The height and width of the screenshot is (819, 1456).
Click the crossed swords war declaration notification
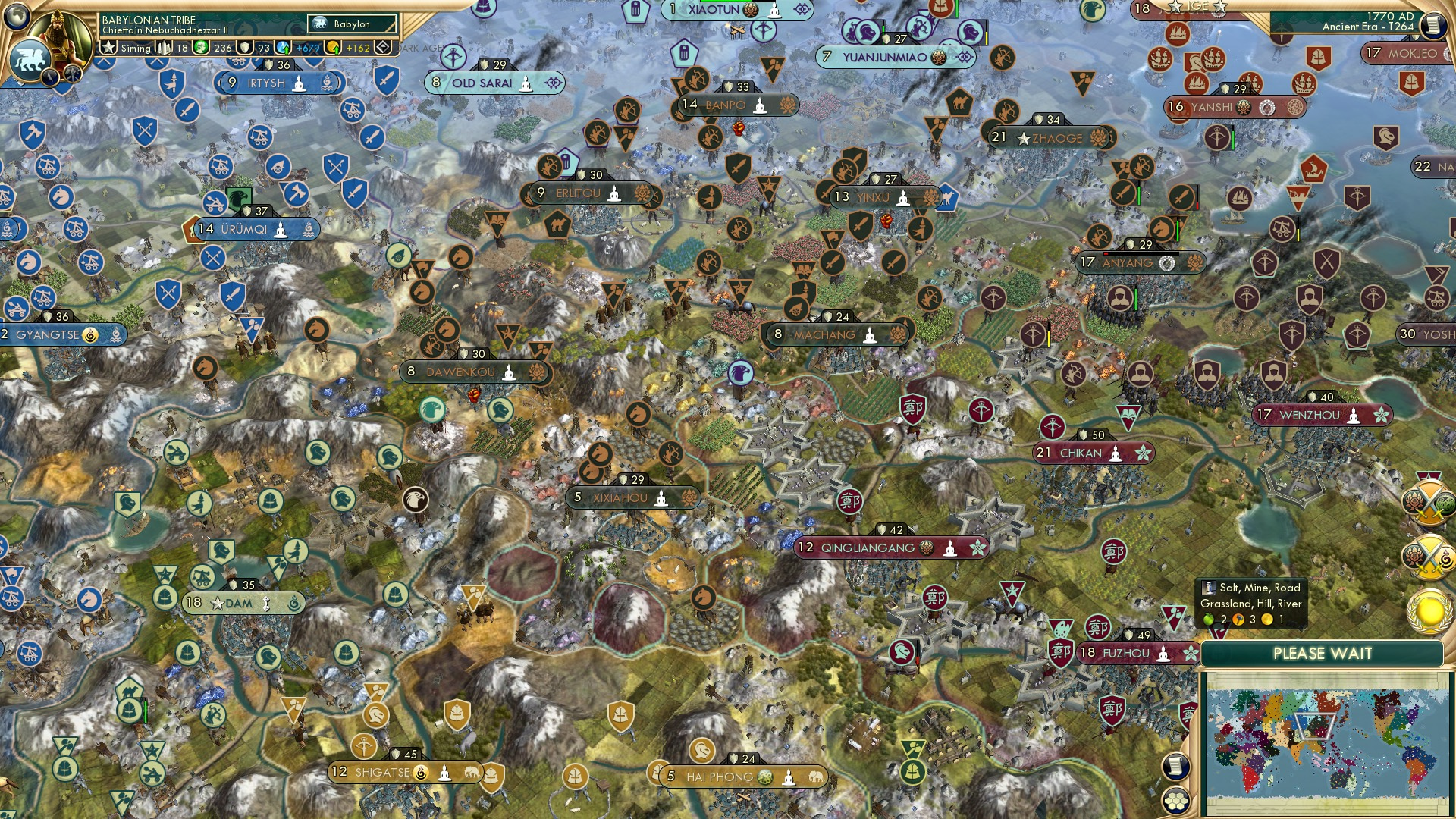(x=1430, y=504)
